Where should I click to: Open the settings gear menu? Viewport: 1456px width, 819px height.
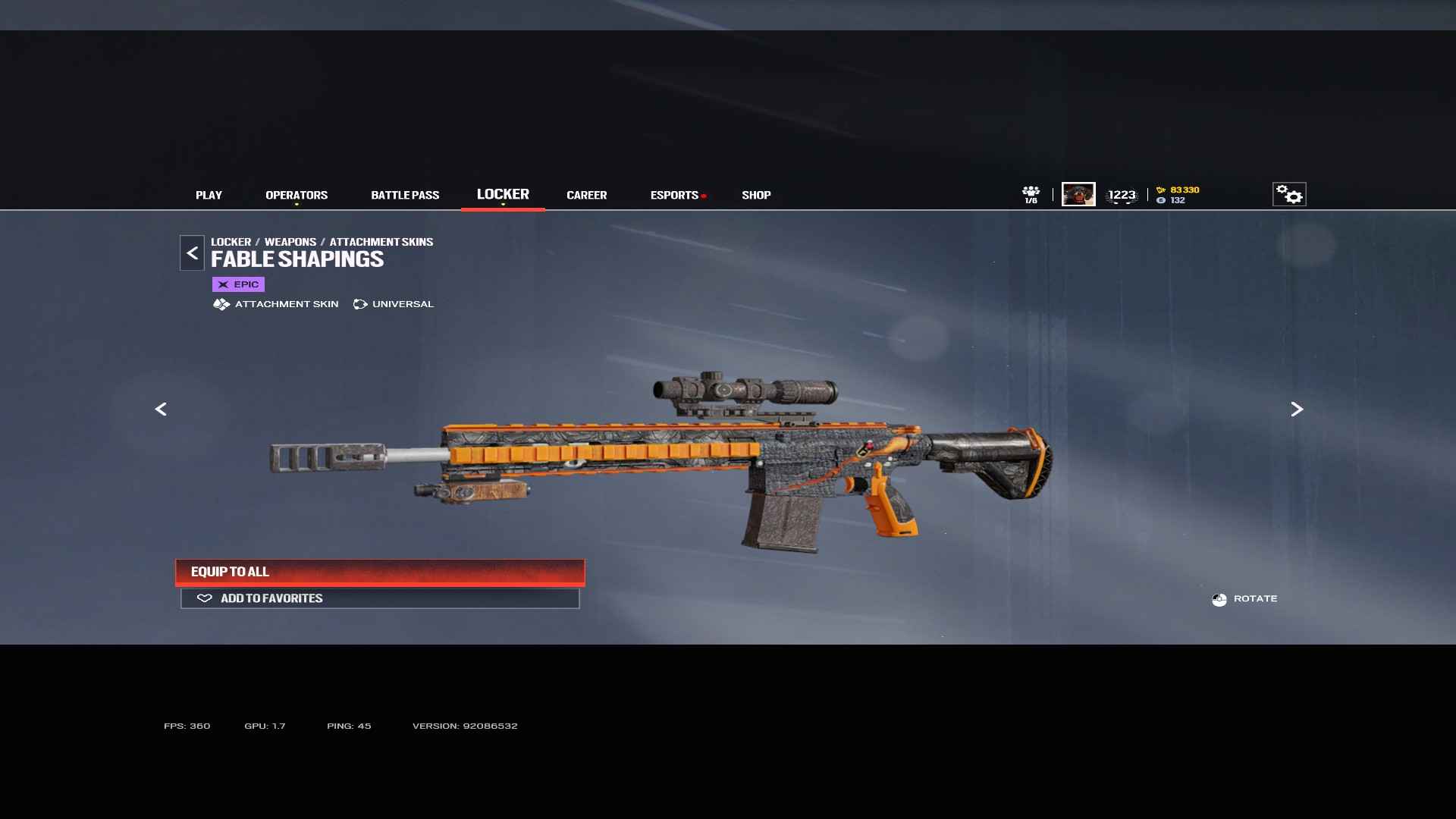coord(1289,194)
